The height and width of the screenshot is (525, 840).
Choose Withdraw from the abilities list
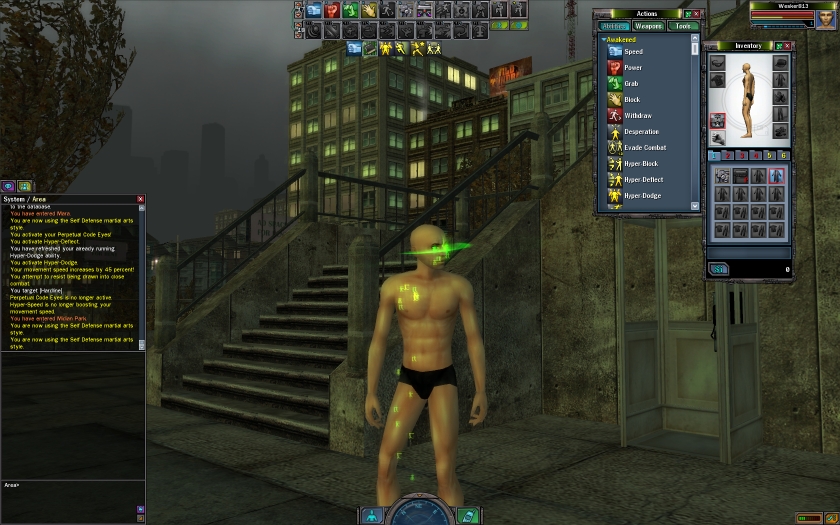tap(637, 115)
